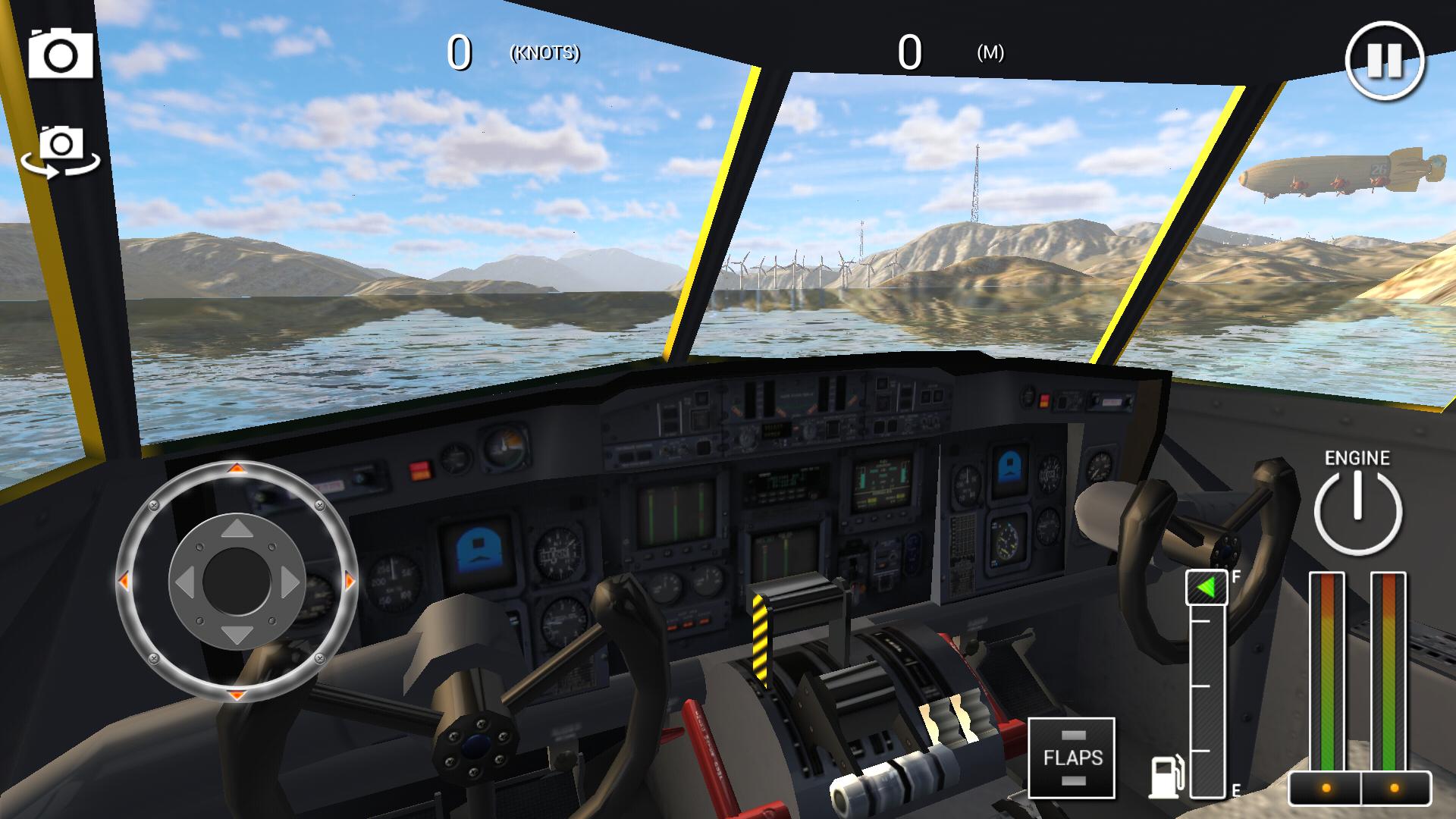
Task: Switch camera view using rotate camera icon
Action: 62,150
